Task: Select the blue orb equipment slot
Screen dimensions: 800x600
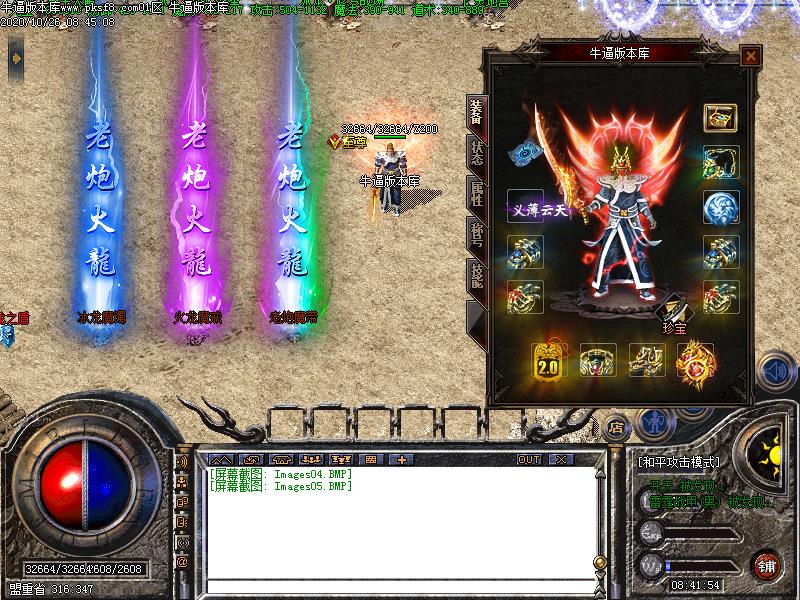Action: tap(720, 207)
